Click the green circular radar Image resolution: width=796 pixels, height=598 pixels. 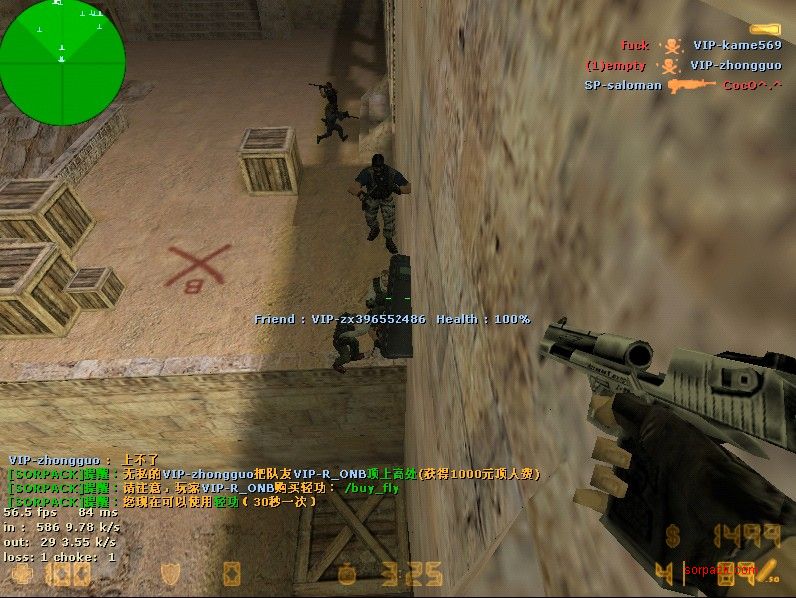click(62, 48)
